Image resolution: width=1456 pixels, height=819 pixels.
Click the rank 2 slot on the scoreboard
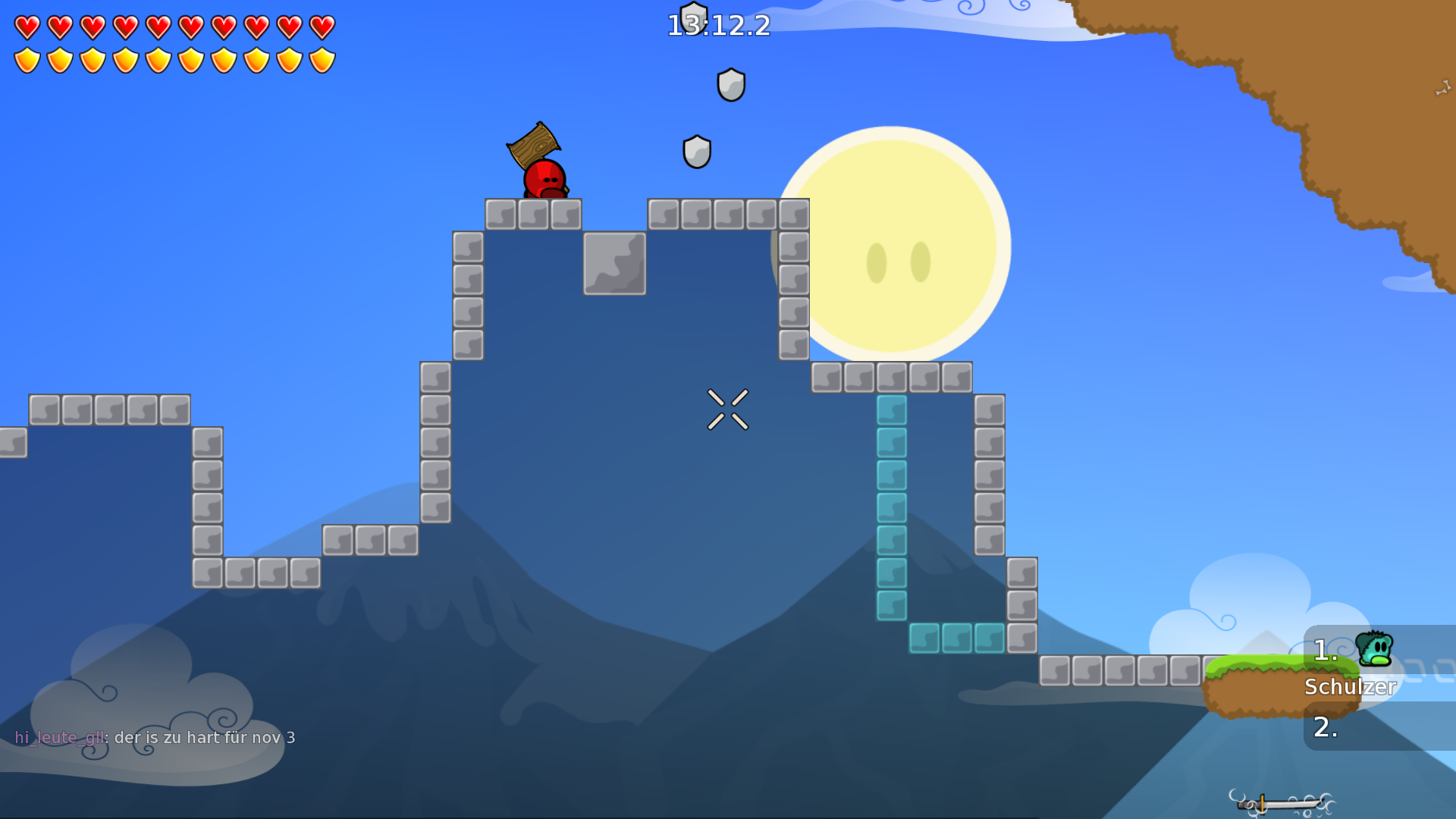pyautogui.click(x=1324, y=728)
